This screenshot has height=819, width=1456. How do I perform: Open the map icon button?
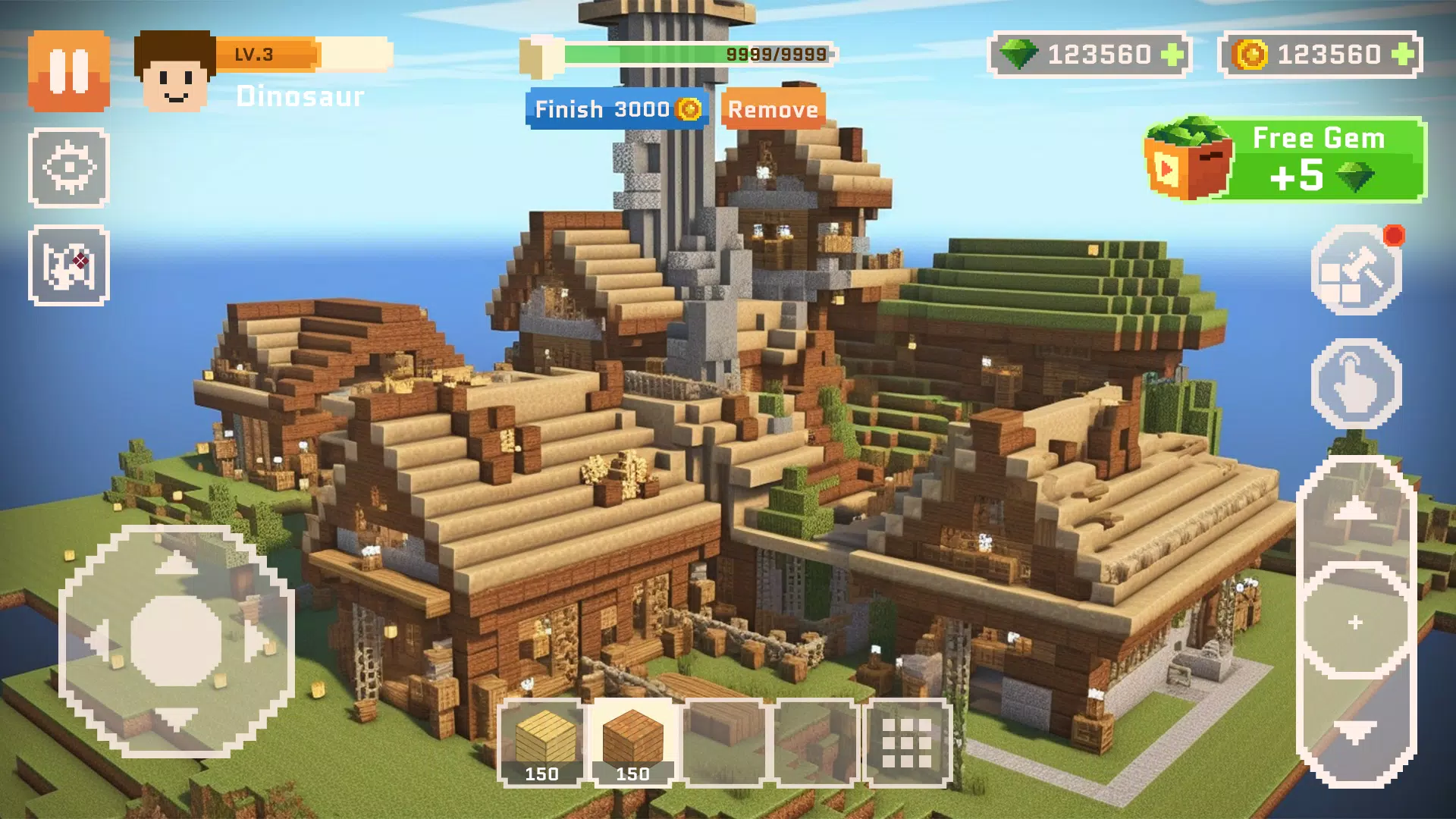69,265
